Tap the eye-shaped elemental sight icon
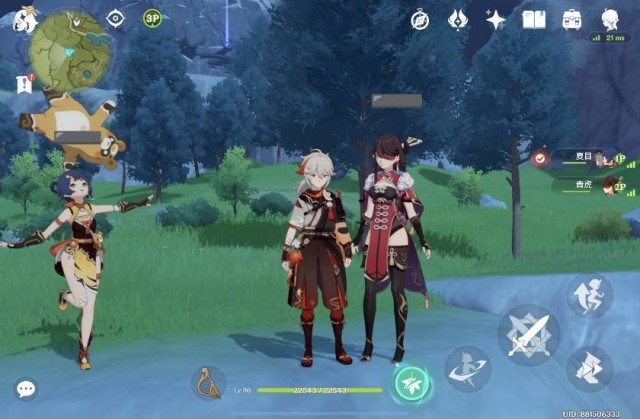The height and width of the screenshot is (419, 640). 115,18
